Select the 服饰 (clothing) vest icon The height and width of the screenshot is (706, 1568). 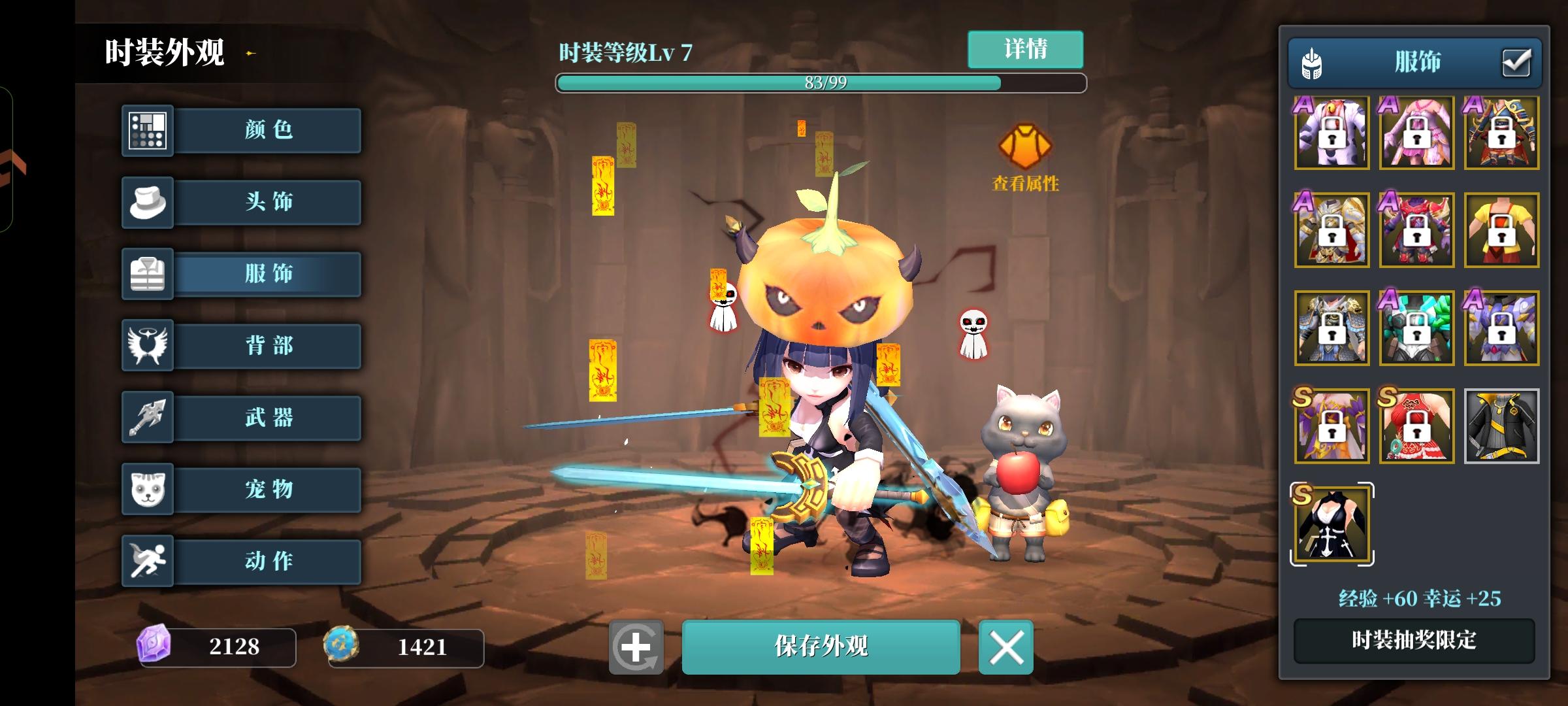[x=148, y=274]
